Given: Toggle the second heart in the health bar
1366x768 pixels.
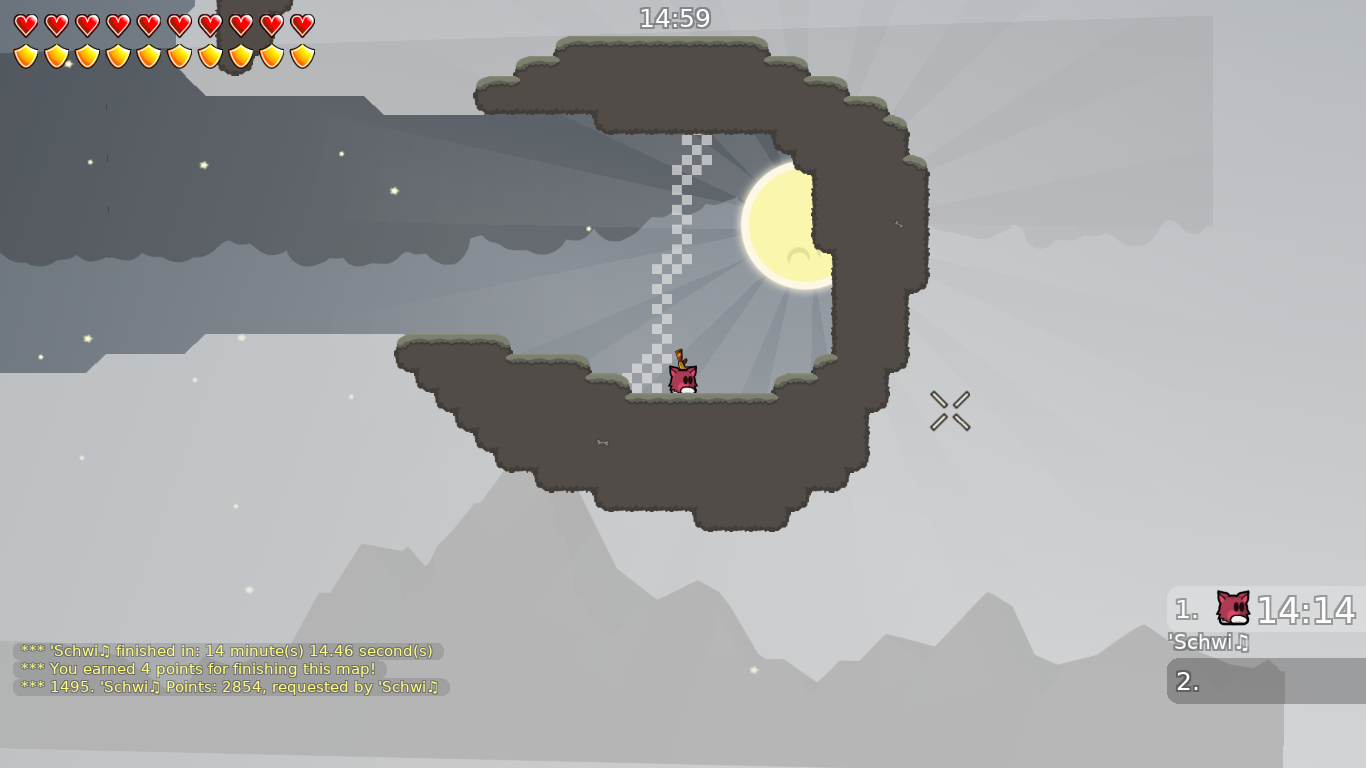Looking at the screenshot, I should click(57, 24).
